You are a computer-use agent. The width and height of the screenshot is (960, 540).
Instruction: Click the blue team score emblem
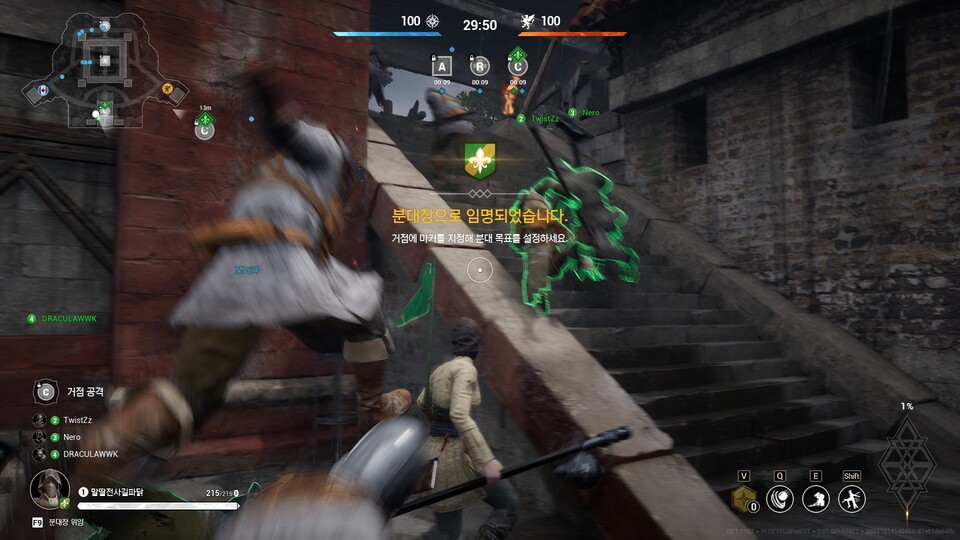click(x=432, y=21)
